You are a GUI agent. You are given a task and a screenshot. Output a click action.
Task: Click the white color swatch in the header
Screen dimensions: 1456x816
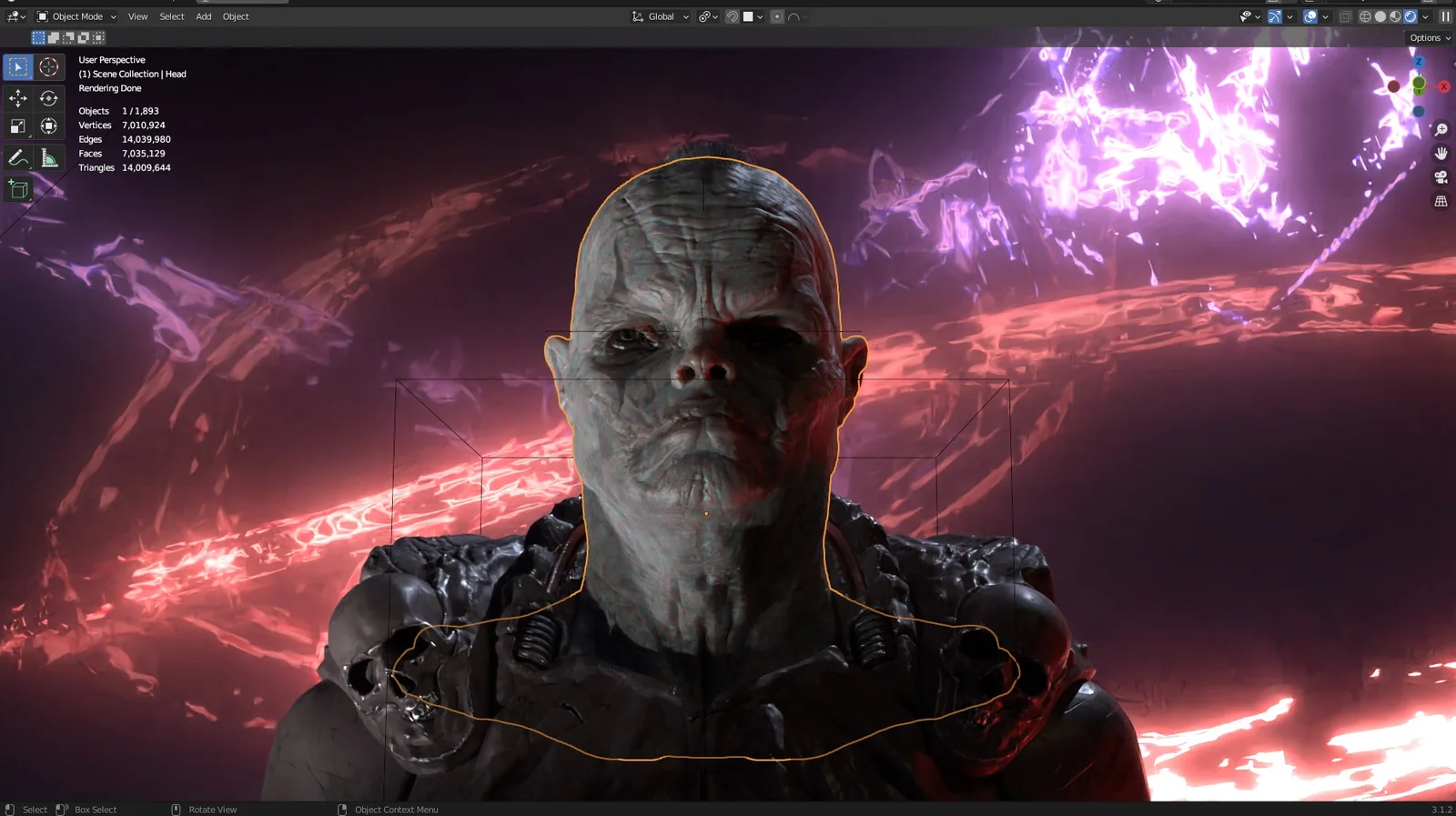(x=748, y=15)
